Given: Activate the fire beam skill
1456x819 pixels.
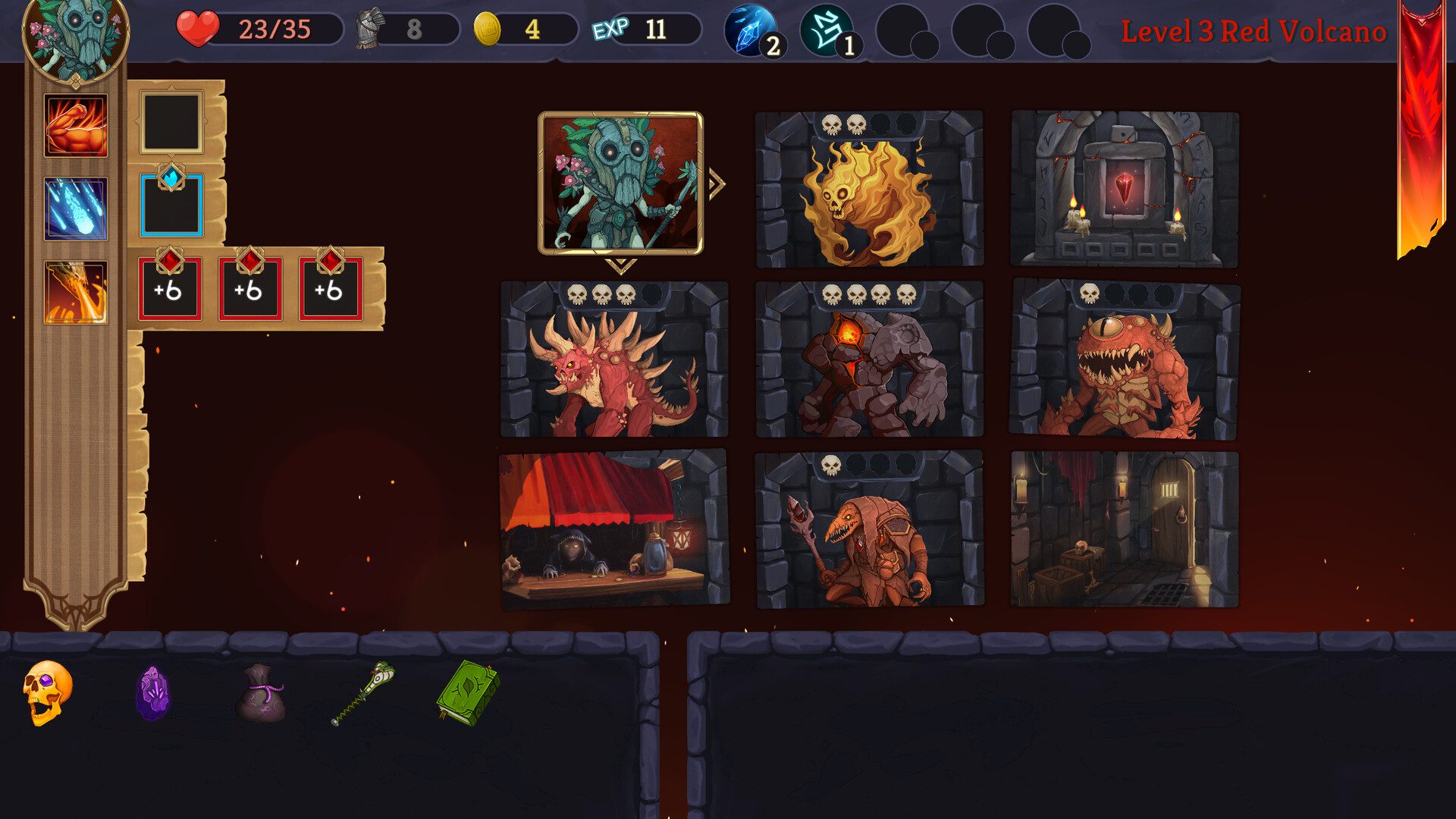Looking at the screenshot, I should [x=76, y=293].
